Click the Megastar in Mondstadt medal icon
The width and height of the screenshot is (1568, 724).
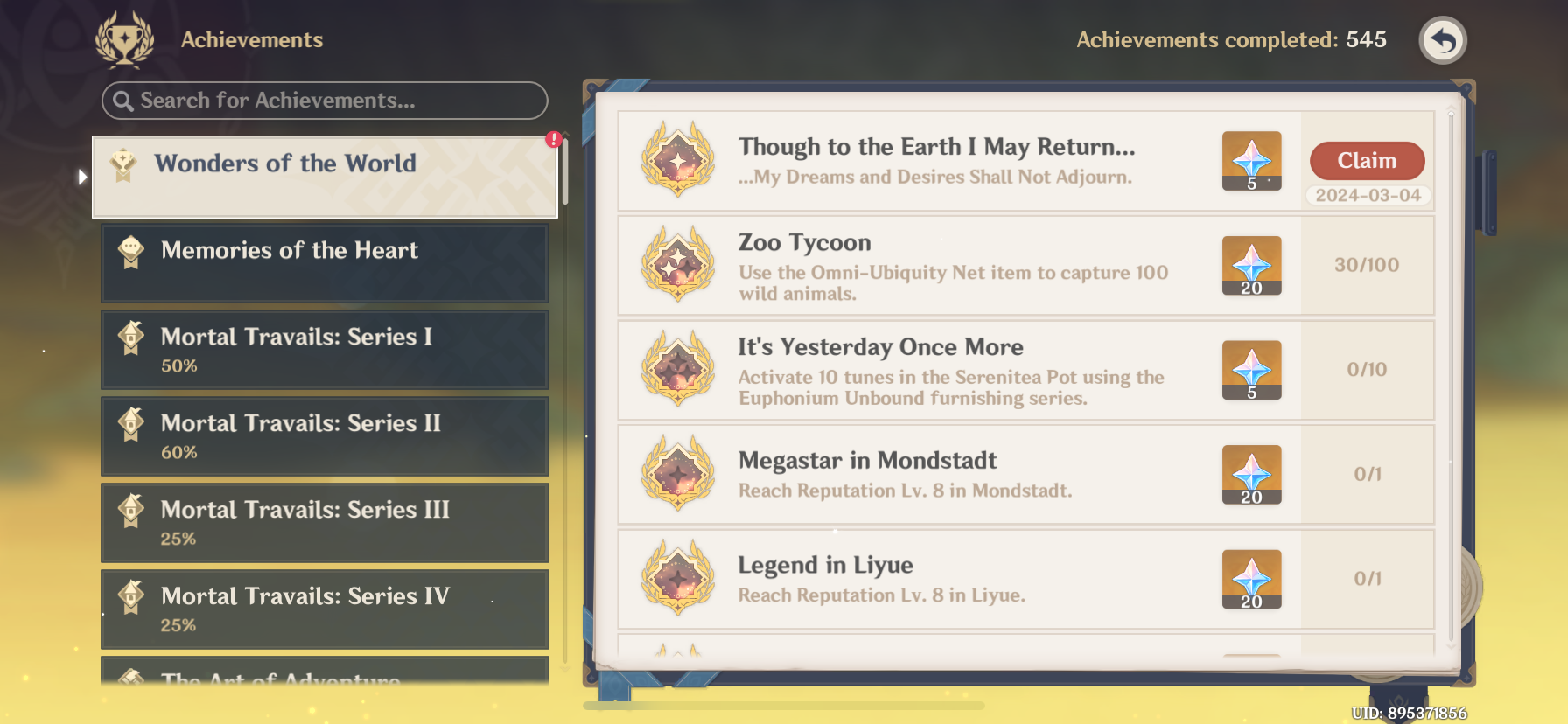pyautogui.click(x=677, y=475)
